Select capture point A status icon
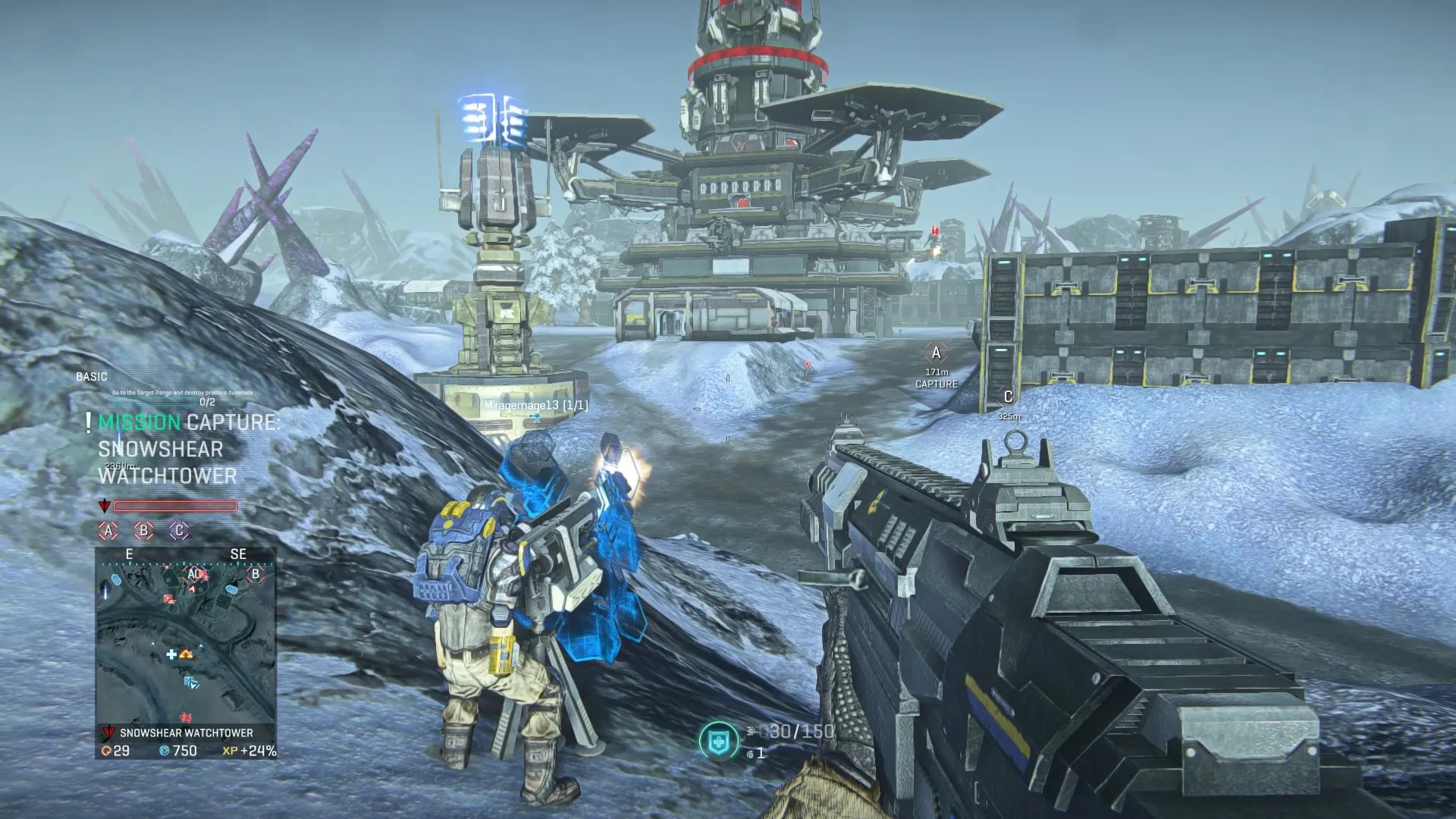 click(108, 531)
